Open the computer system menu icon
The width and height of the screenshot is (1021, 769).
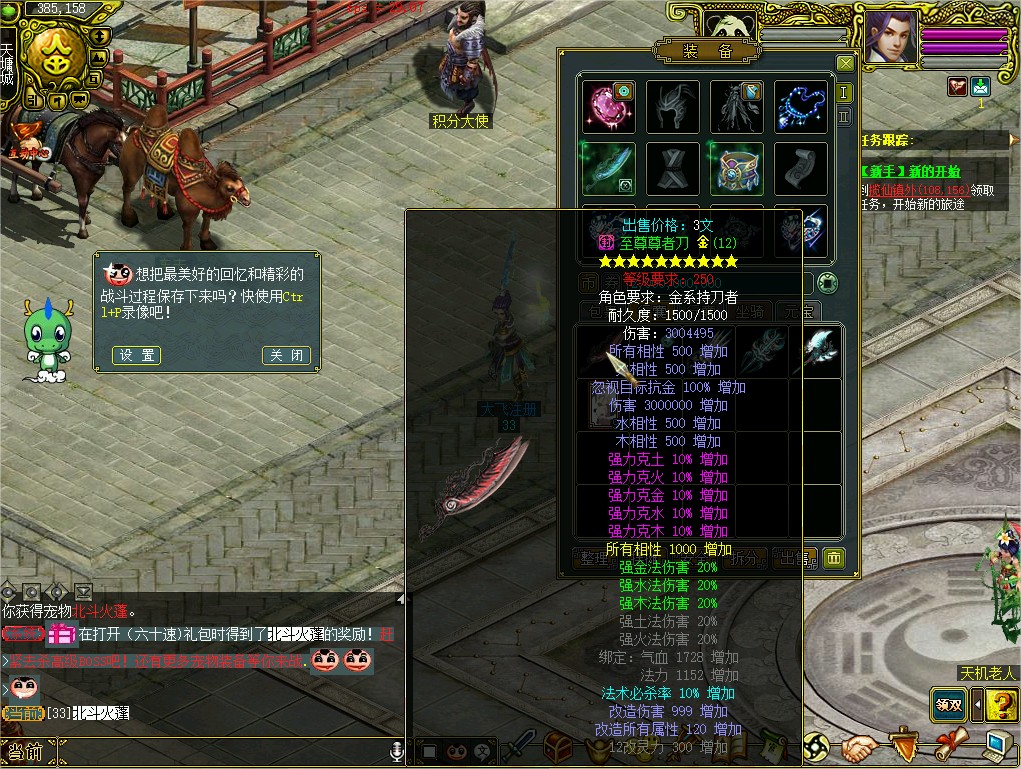(997, 745)
